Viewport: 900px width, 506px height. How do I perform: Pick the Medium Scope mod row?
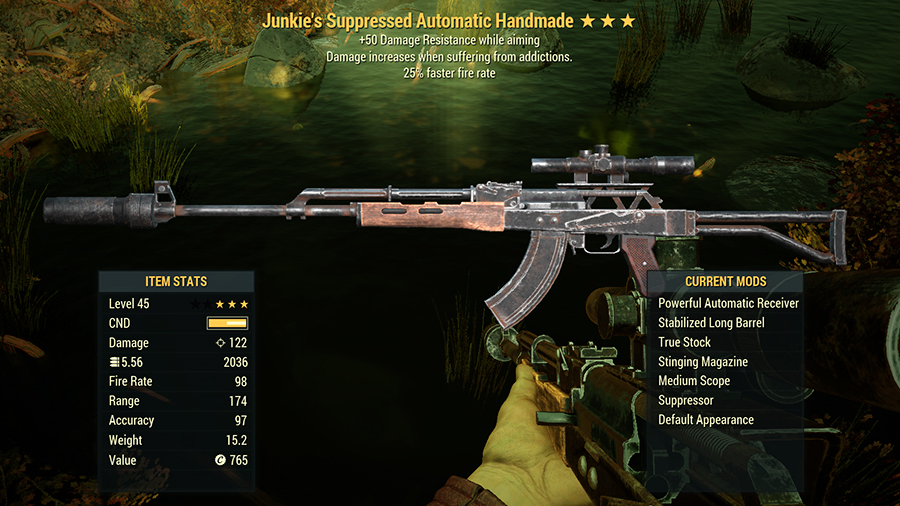tap(694, 381)
